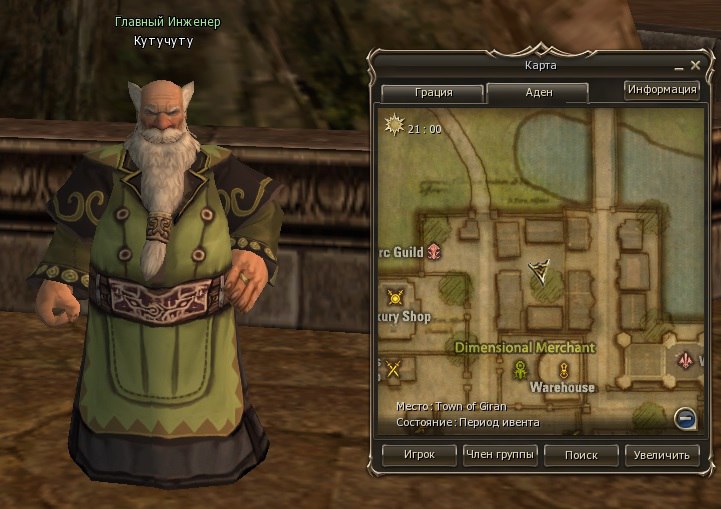The width and height of the screenshot is (721, 509).
Task: Select the Warehouse marker on the map
Action: [x=563, y=371]
